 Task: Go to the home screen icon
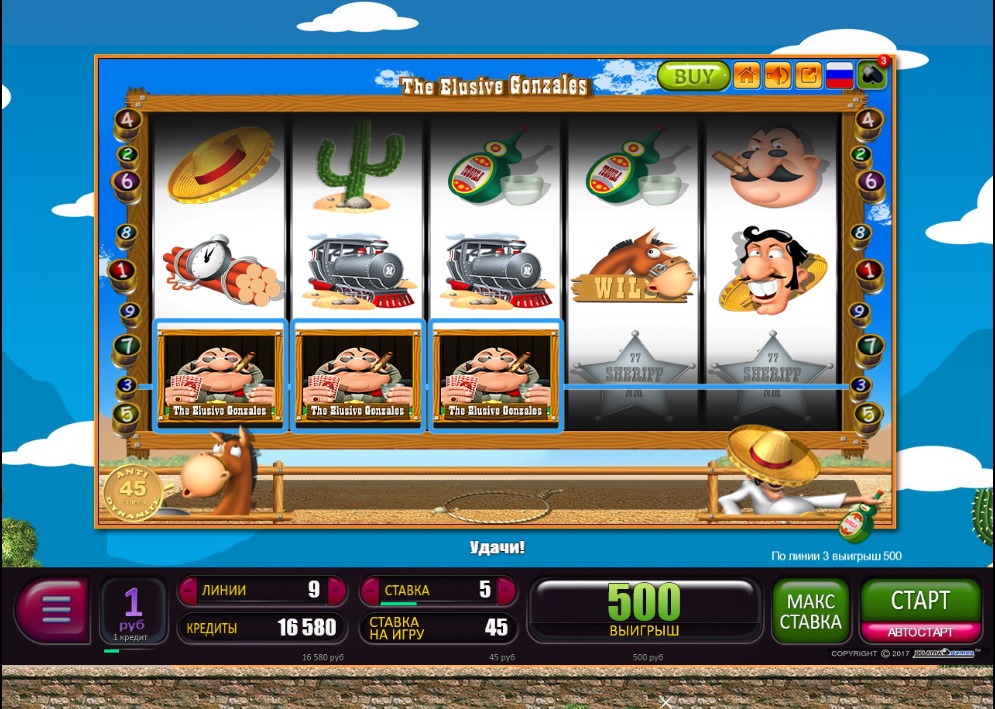[x=747, y=76]
